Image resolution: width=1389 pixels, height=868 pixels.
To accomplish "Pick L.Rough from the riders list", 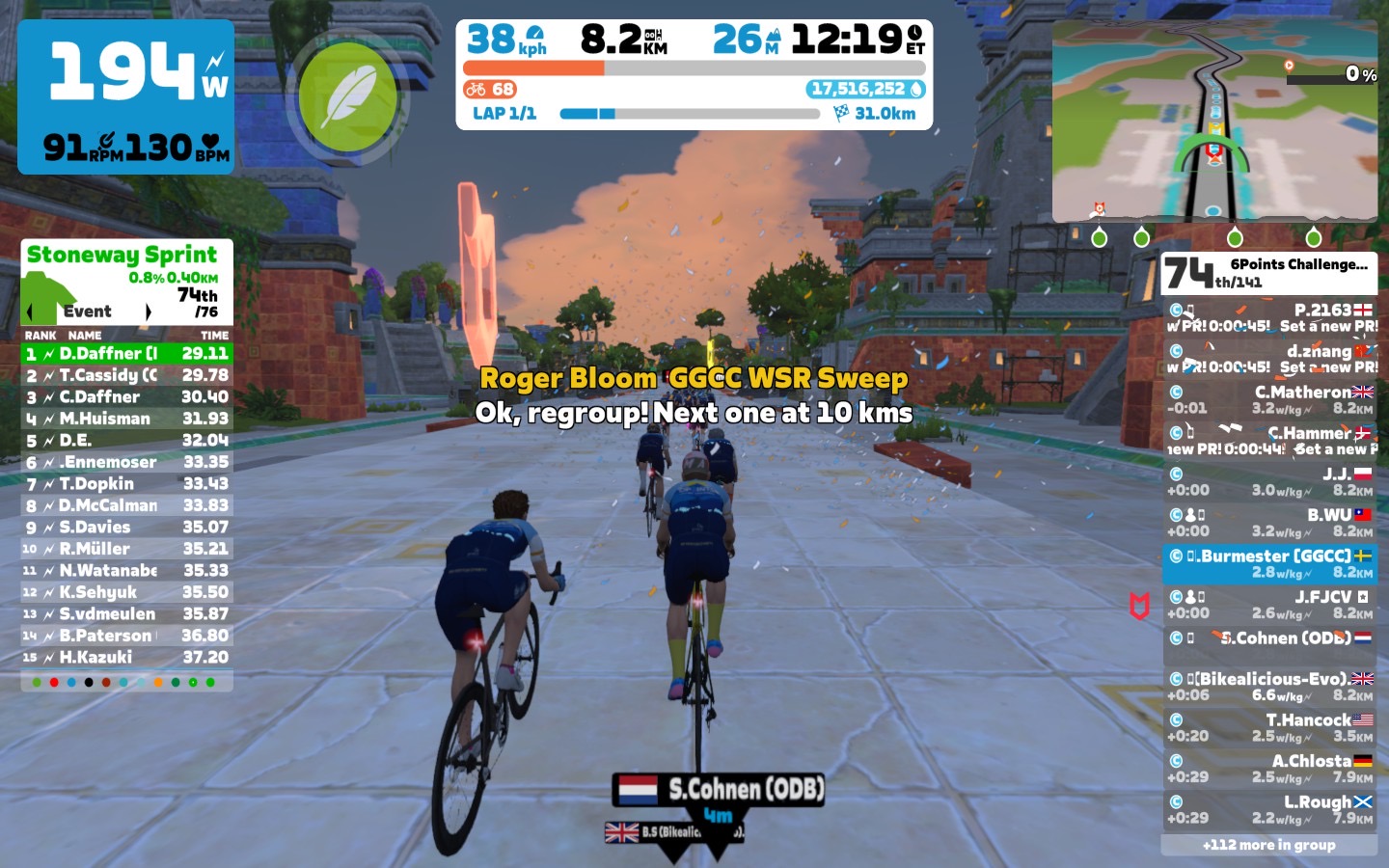I will pos(1269,809).
